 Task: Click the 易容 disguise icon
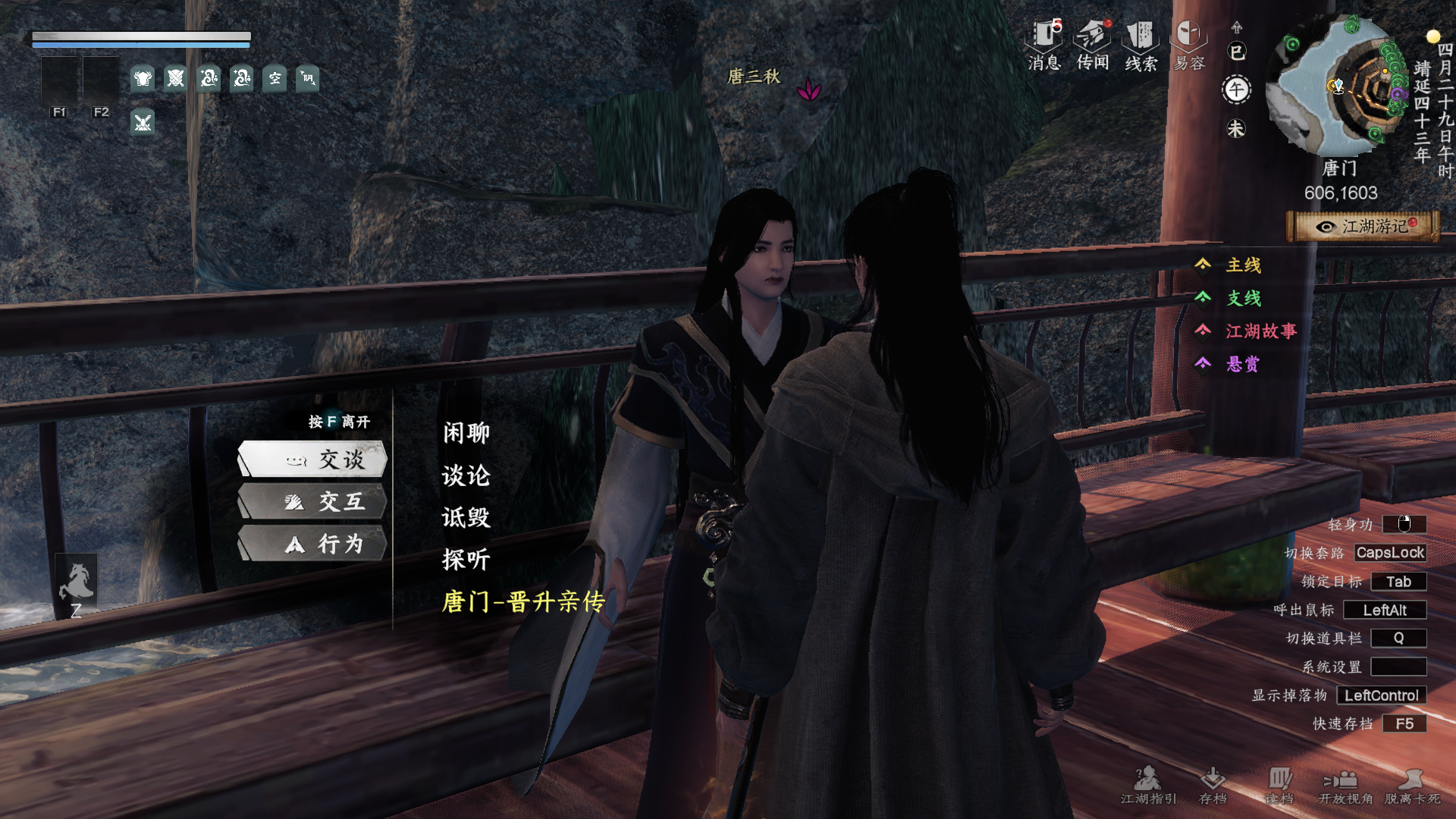point(1189,45)
